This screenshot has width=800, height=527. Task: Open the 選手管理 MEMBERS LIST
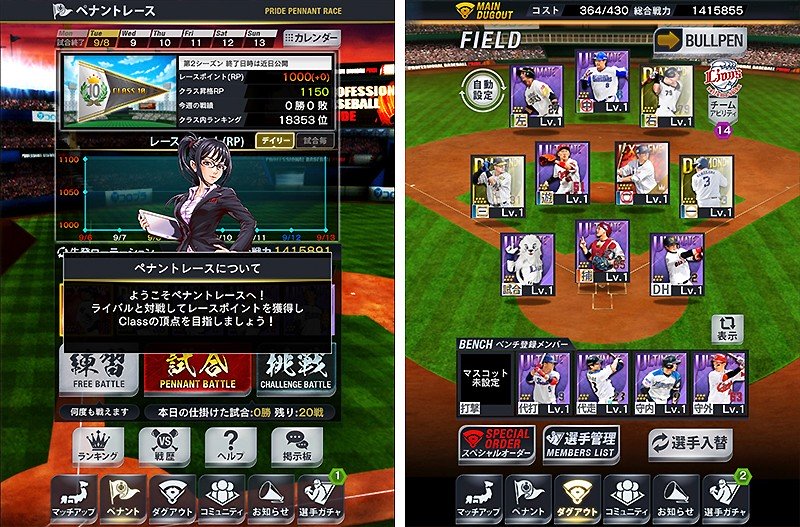pyautogui.click(x=581, y=443)
